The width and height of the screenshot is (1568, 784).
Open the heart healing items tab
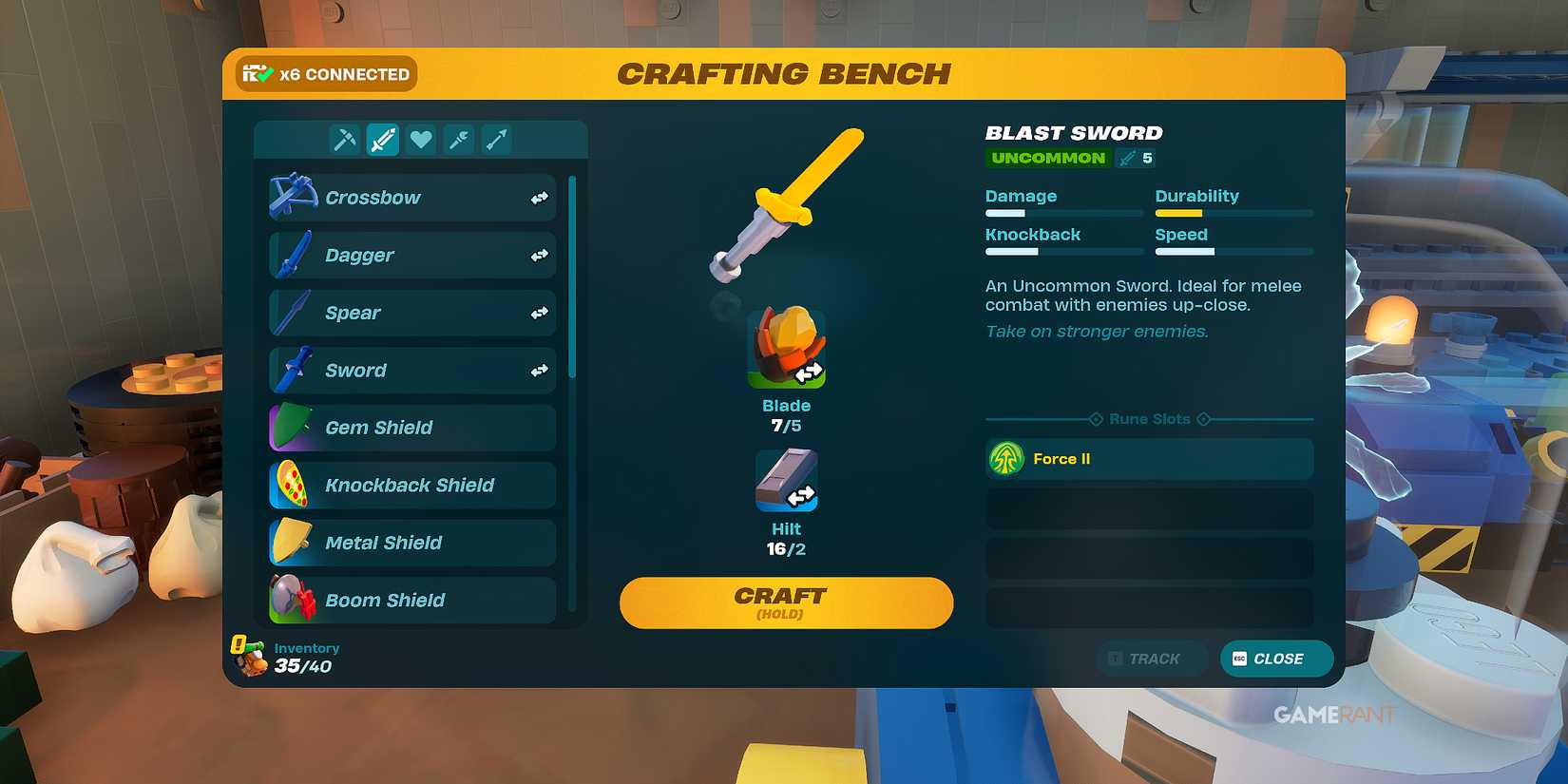[420, 139]
